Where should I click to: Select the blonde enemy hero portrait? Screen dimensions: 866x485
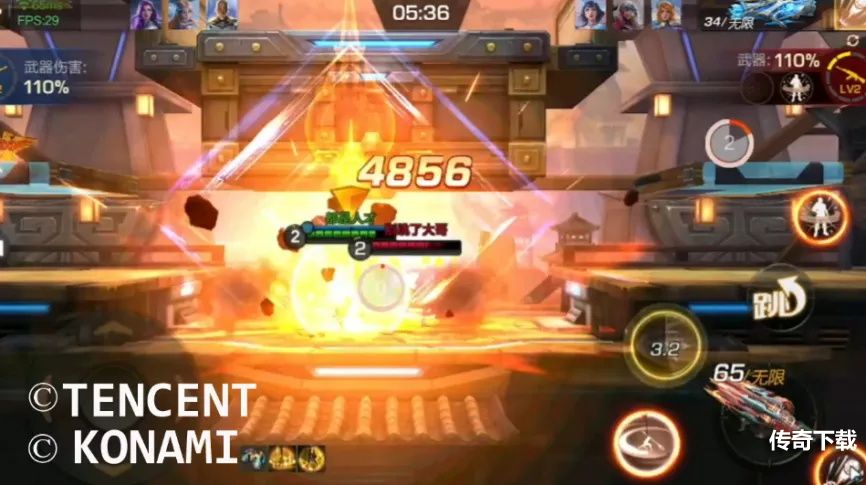click(666, 13)
